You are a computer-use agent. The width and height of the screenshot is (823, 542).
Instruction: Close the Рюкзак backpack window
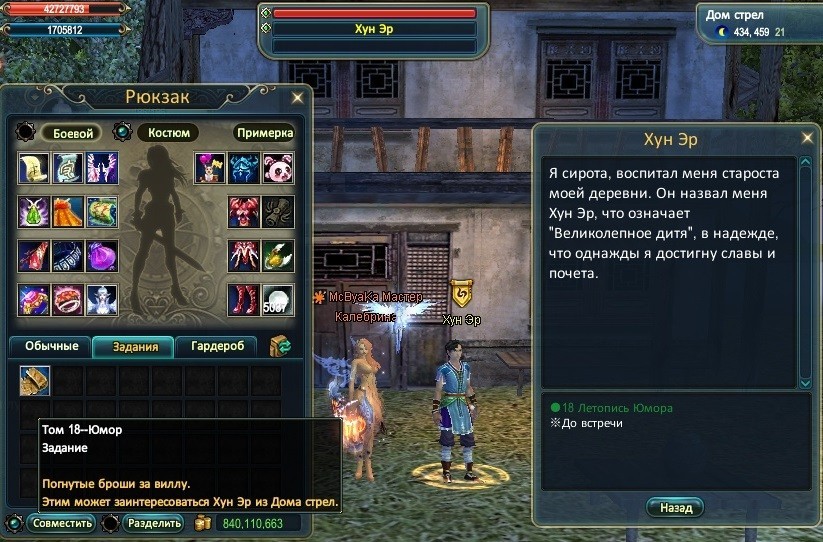pos(297,98)
